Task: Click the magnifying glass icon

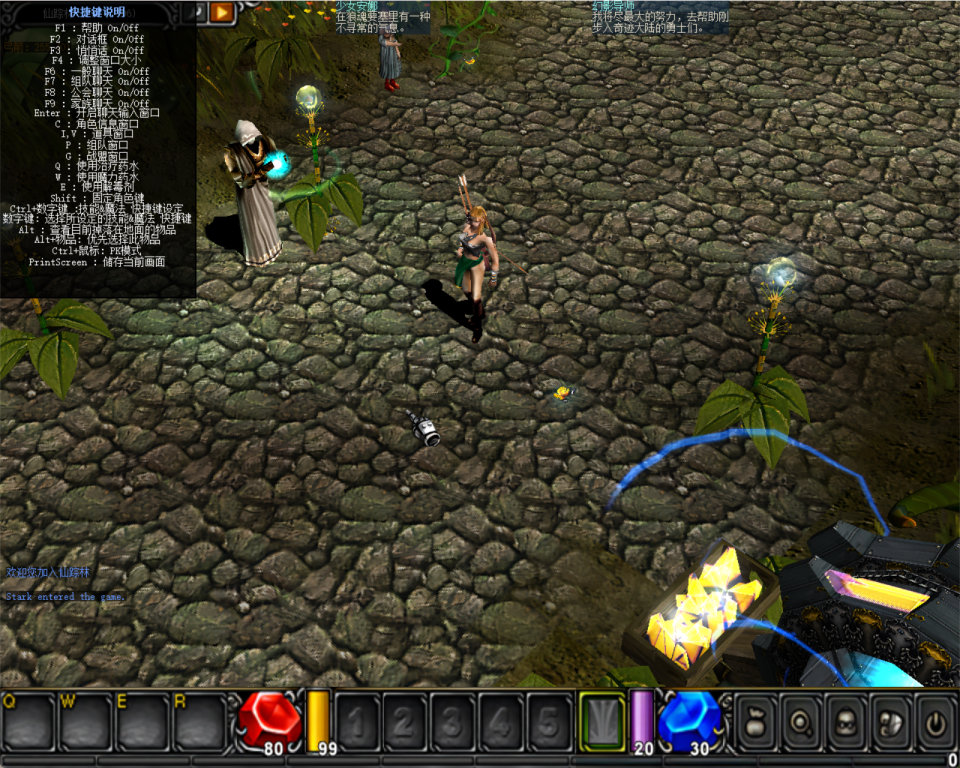Action: pyautogui.click(x=799, y=720)
